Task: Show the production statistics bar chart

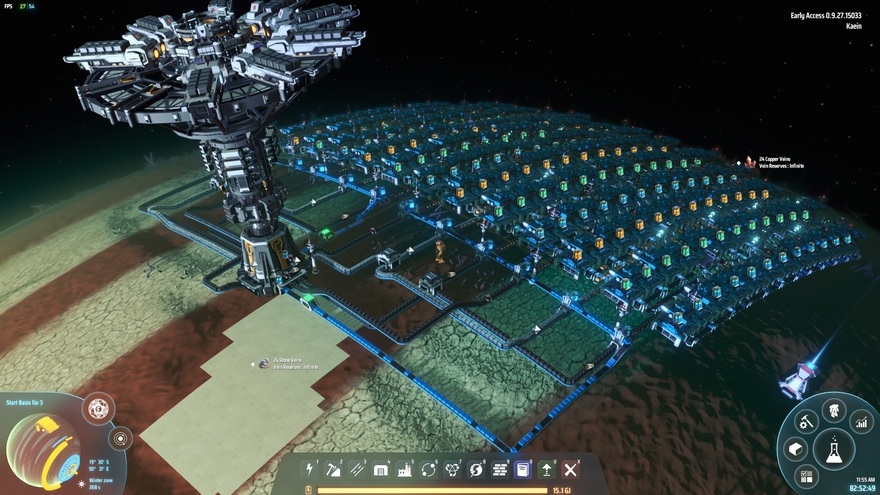Action: (862, 423)
